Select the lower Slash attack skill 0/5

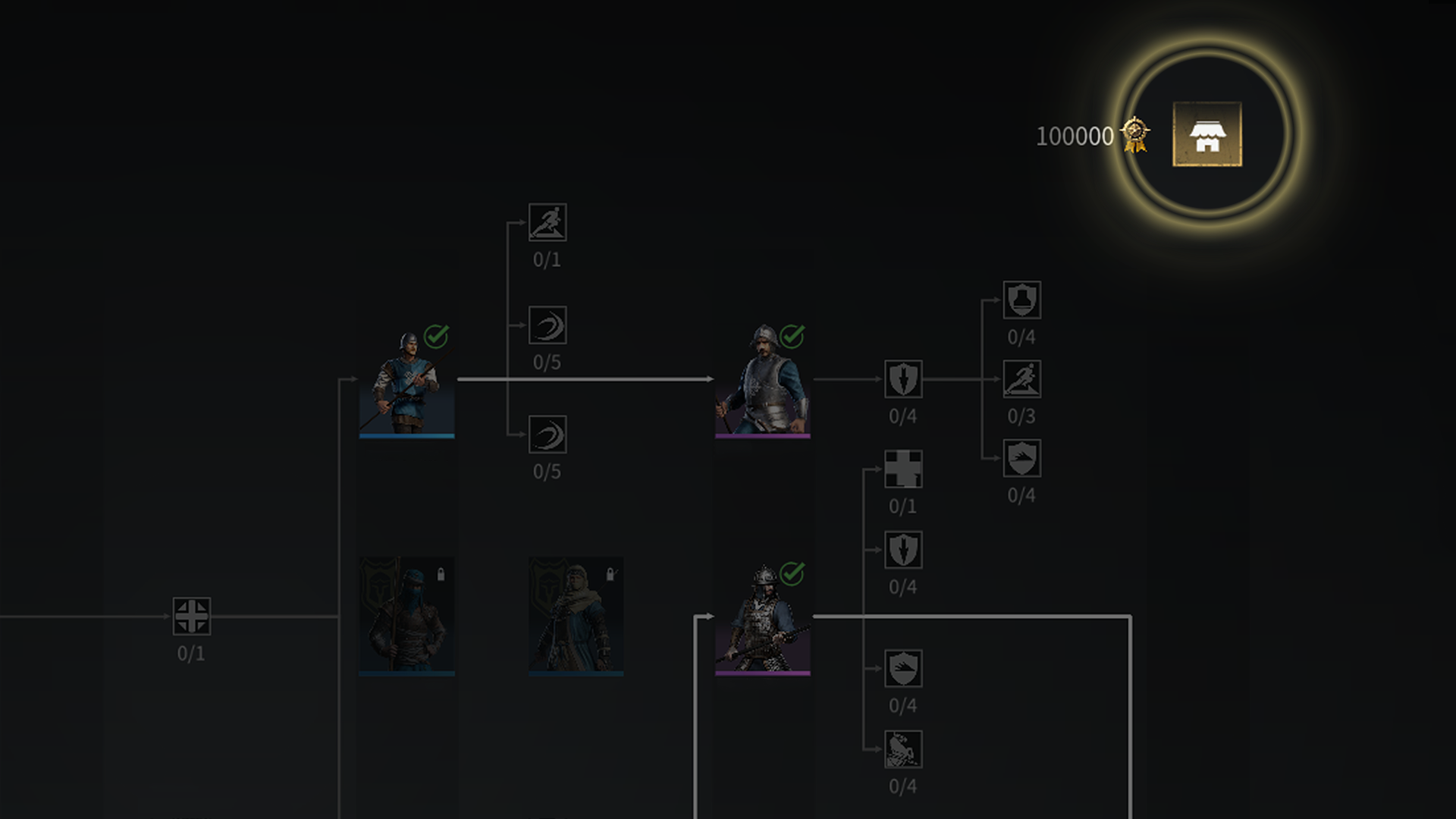point(549,435)
